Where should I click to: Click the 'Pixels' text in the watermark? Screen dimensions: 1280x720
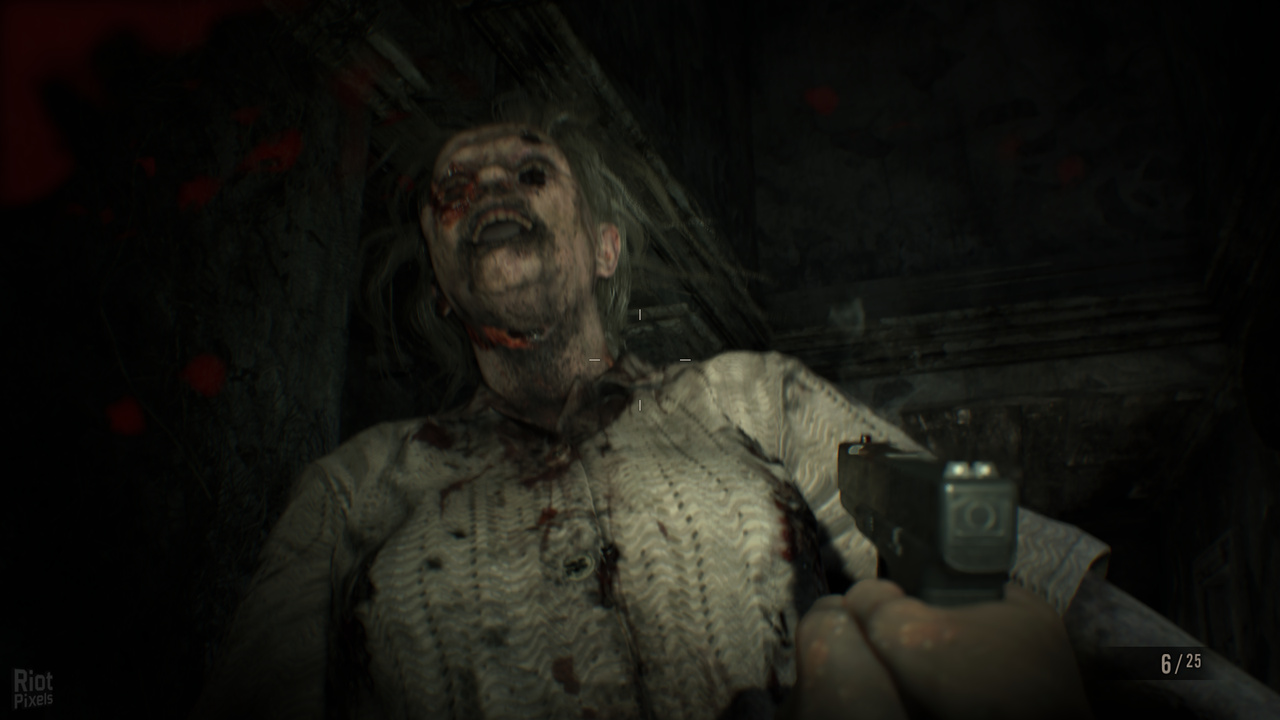point(35,698)
